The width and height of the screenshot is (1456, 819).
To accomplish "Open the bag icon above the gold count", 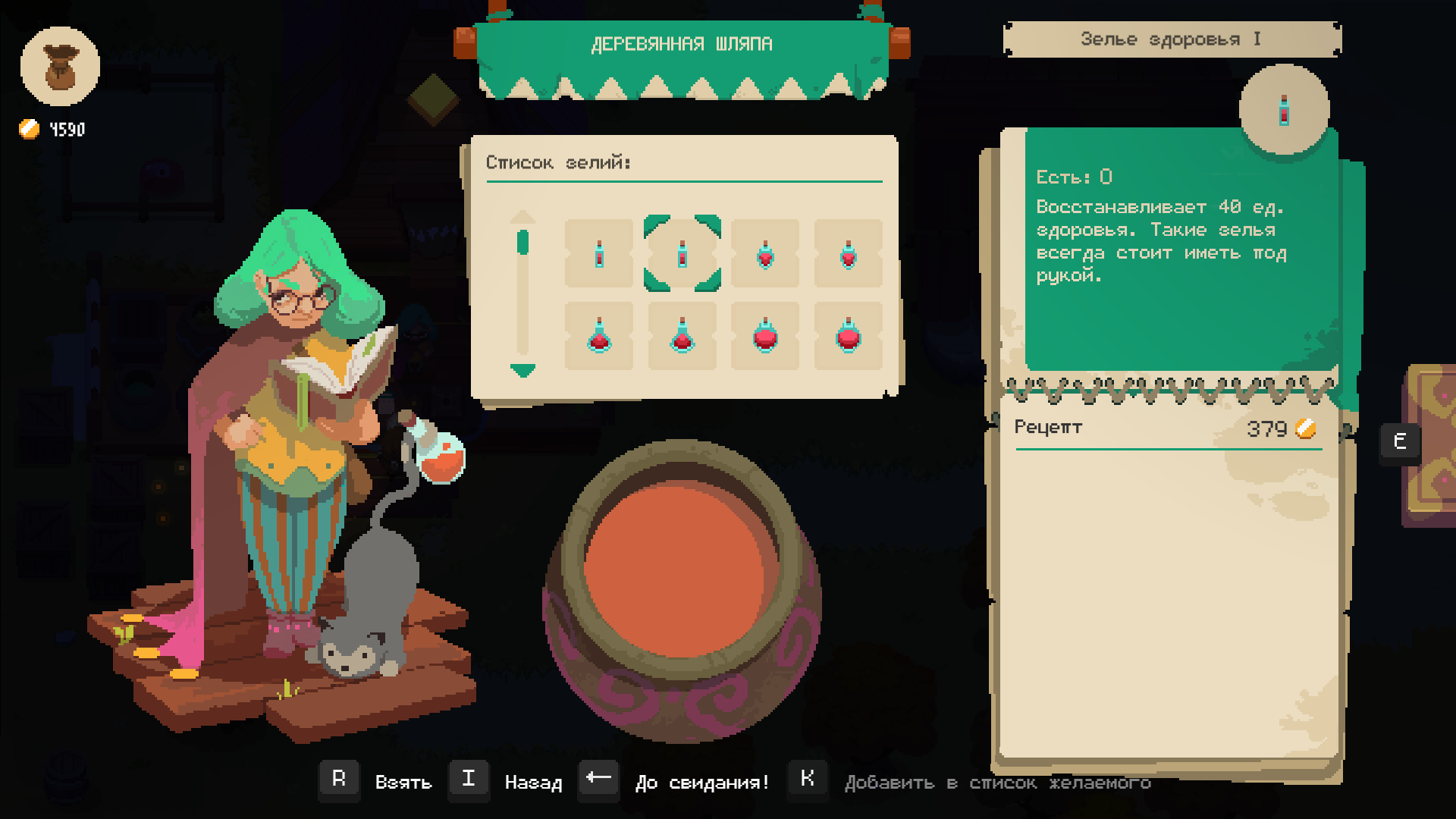I will (x=60, y=67).
